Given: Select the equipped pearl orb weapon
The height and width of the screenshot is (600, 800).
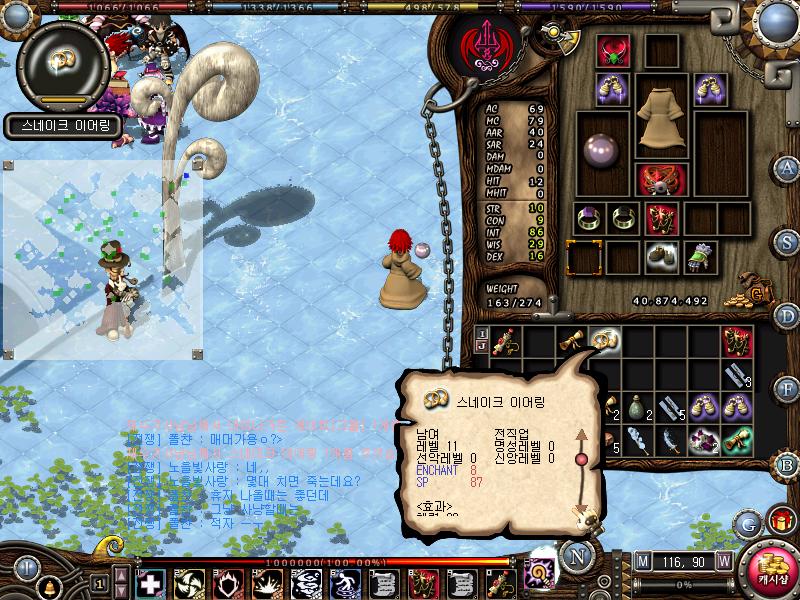Looking at the screenshot, I should 603,147.
